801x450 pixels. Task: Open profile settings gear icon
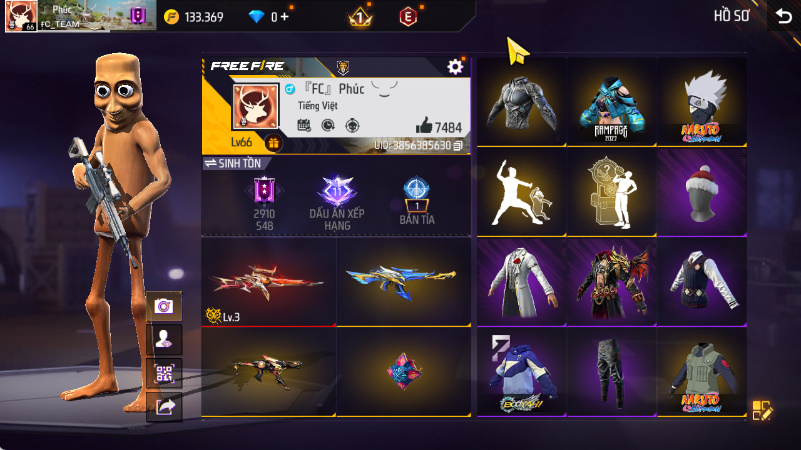pos(455,66)
